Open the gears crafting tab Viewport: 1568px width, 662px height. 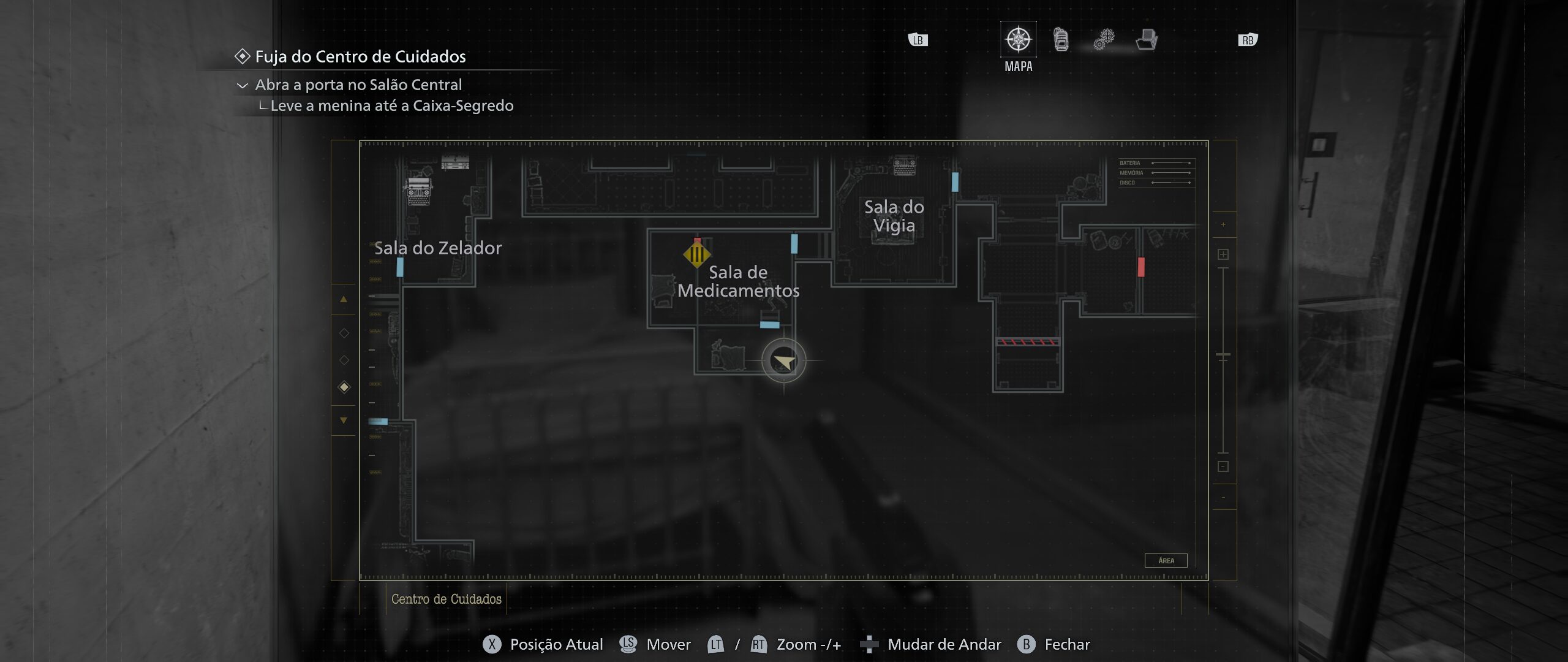tap(1104, 40)
